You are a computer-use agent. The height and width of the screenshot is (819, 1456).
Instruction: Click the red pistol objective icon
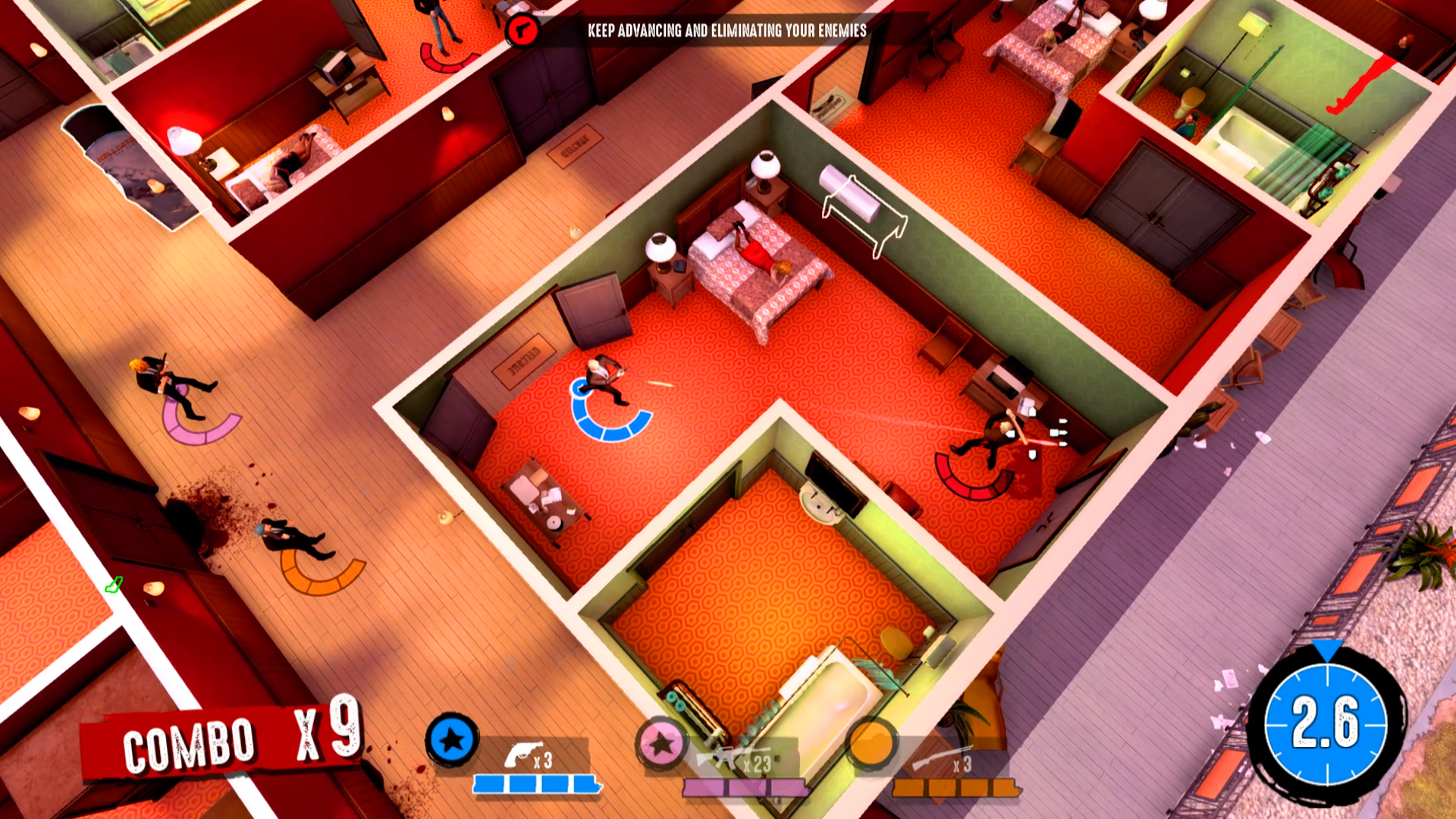pyautogui.click(x=521, y=30)
